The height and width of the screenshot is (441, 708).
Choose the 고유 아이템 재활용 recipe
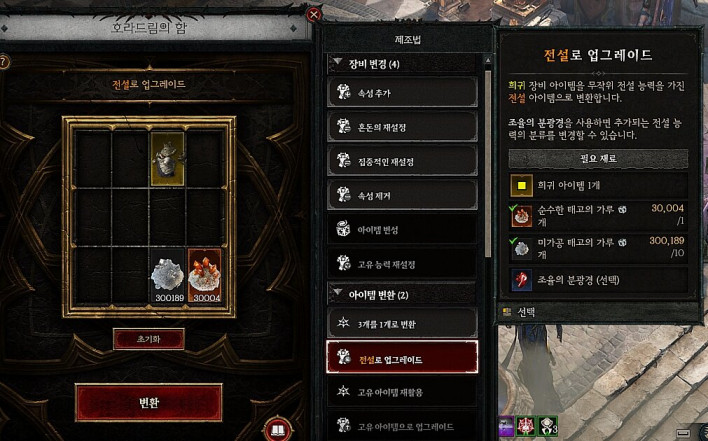pos(401,392)
